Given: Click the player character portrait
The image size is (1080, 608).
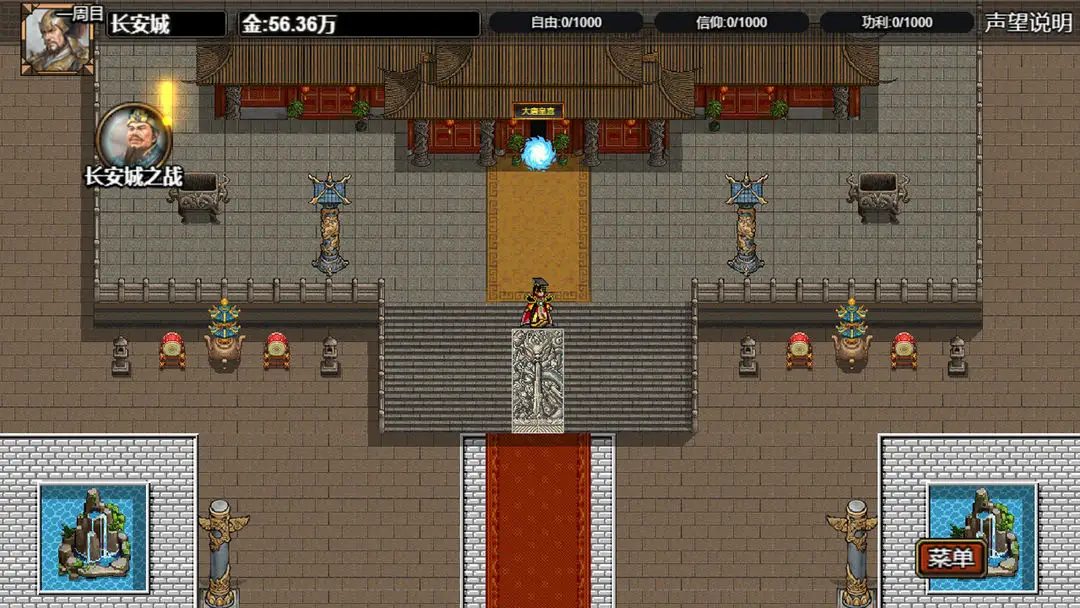Looking at the screenshot, I should point(57,39).
